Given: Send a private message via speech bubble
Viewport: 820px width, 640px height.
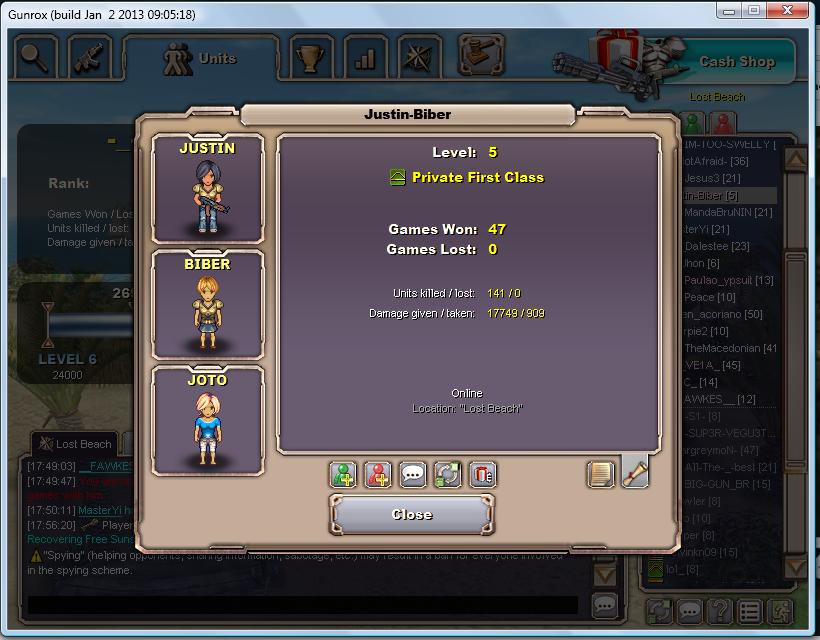Looking at the screenshot, I should tap(412, 475).
